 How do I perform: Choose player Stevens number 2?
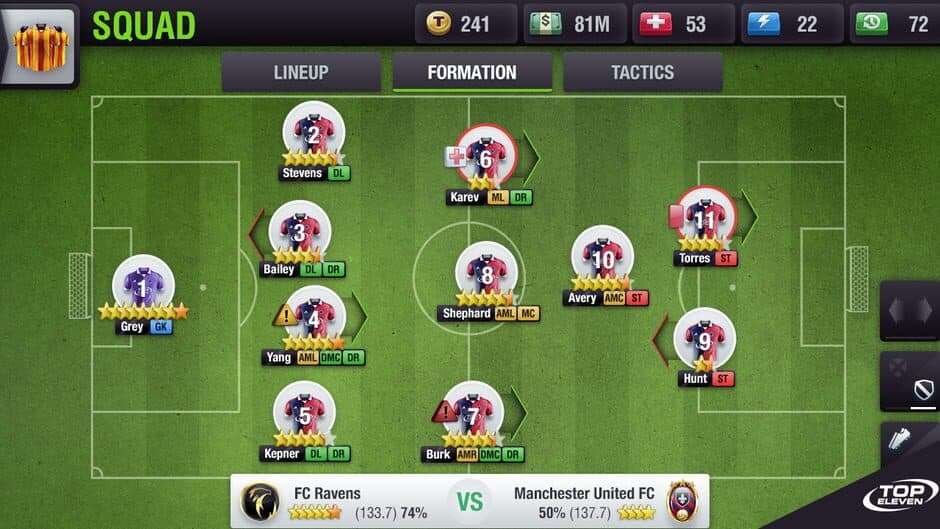pyautogui.click(x=313, y=135)
